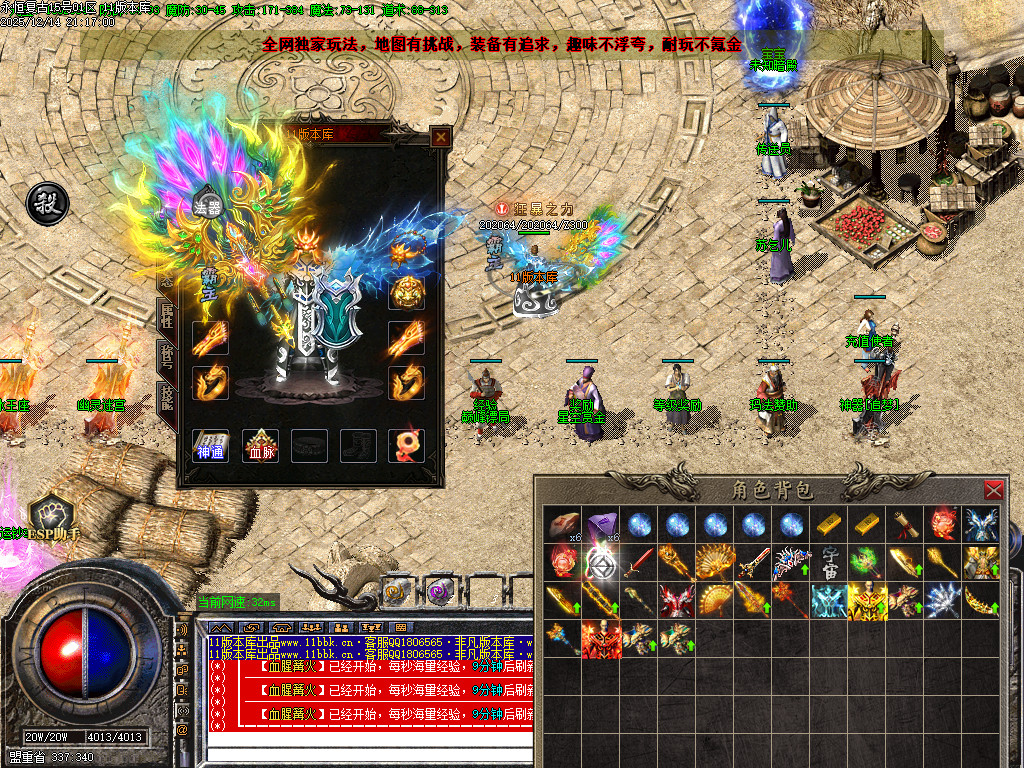This screenshot has height=768, width=1024.
Task: Select the red headdress equipment slot bottom right
Action: click(406, 445)
